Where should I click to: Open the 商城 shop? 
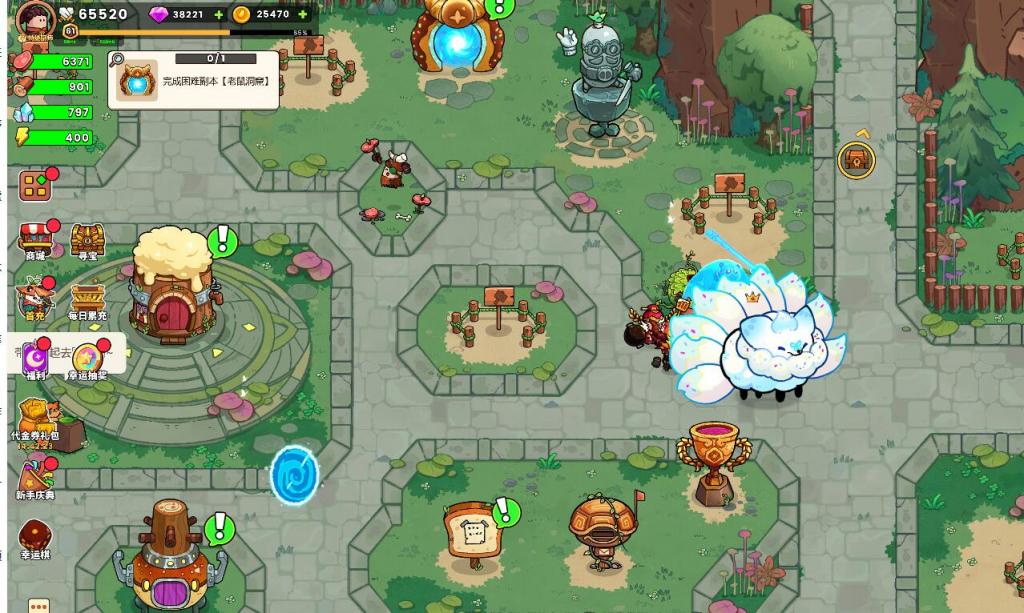tap(35, 240)
